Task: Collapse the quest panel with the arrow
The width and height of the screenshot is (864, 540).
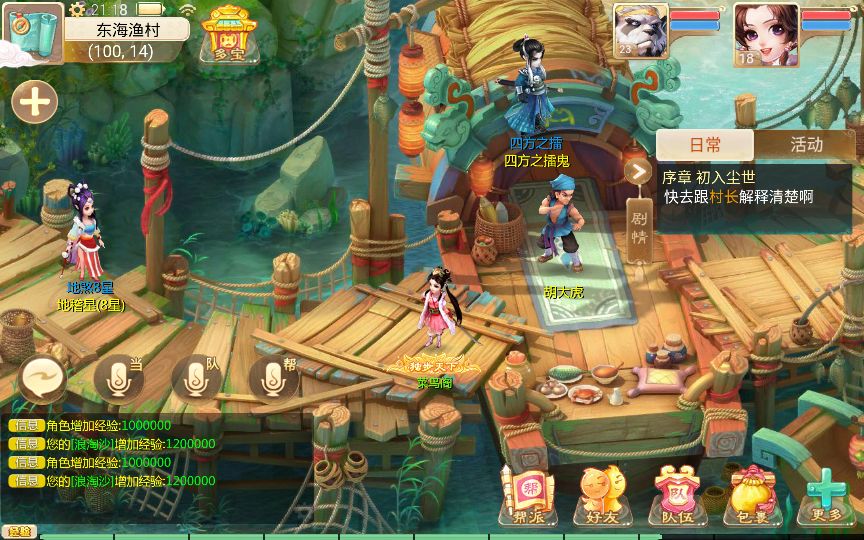Action: [x=638, y=171]
